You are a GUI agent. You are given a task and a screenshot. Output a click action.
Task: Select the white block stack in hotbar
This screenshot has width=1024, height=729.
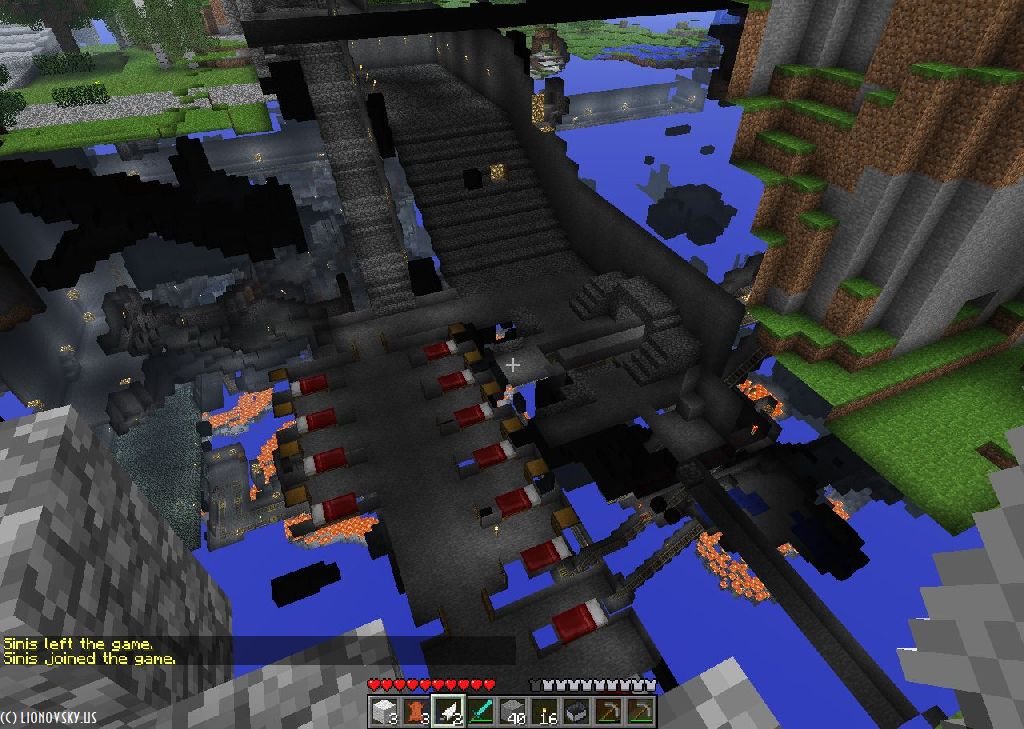(x=384, y=712)
